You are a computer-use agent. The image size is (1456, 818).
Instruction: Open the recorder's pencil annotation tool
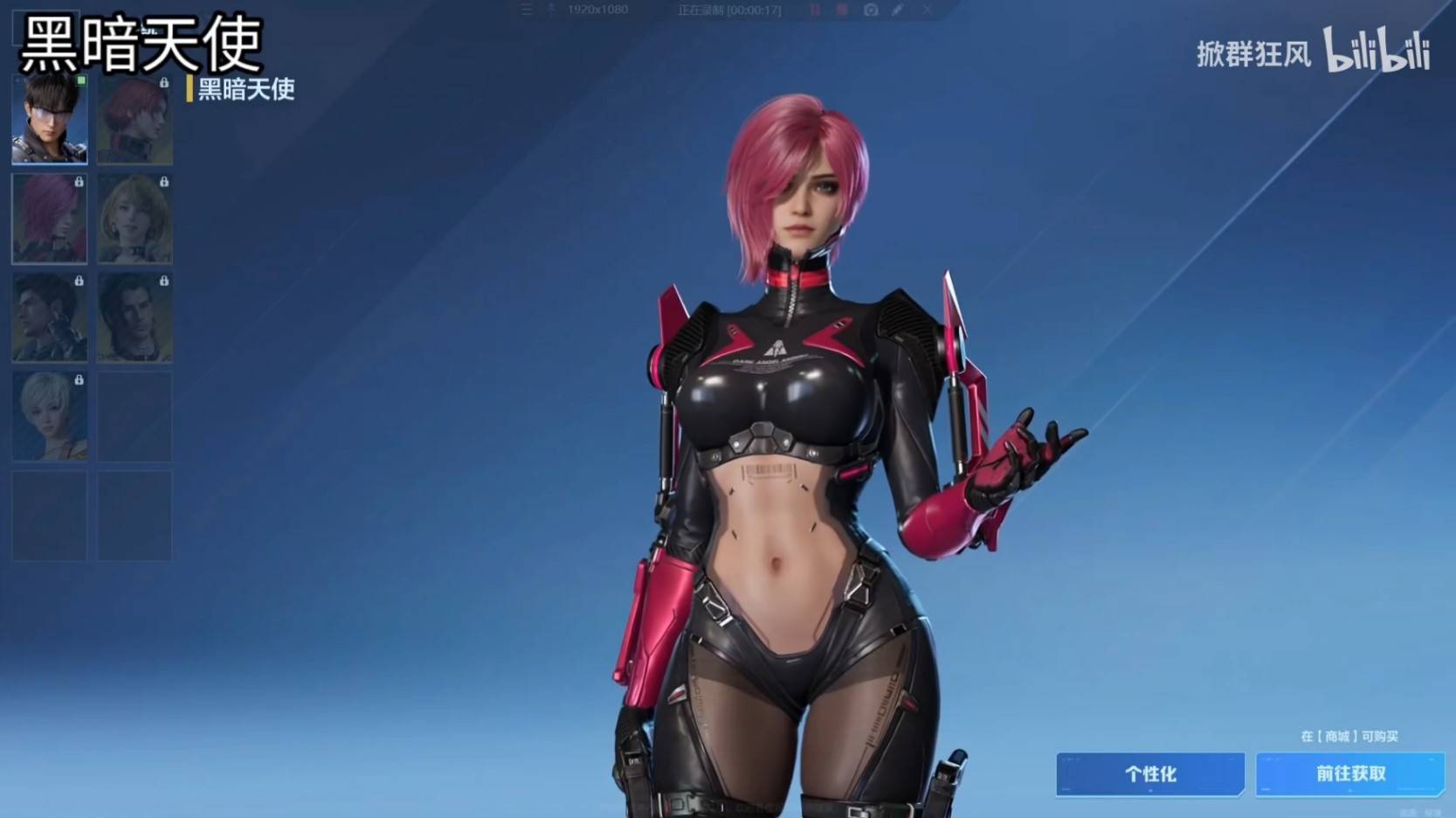tap(897, 10)
